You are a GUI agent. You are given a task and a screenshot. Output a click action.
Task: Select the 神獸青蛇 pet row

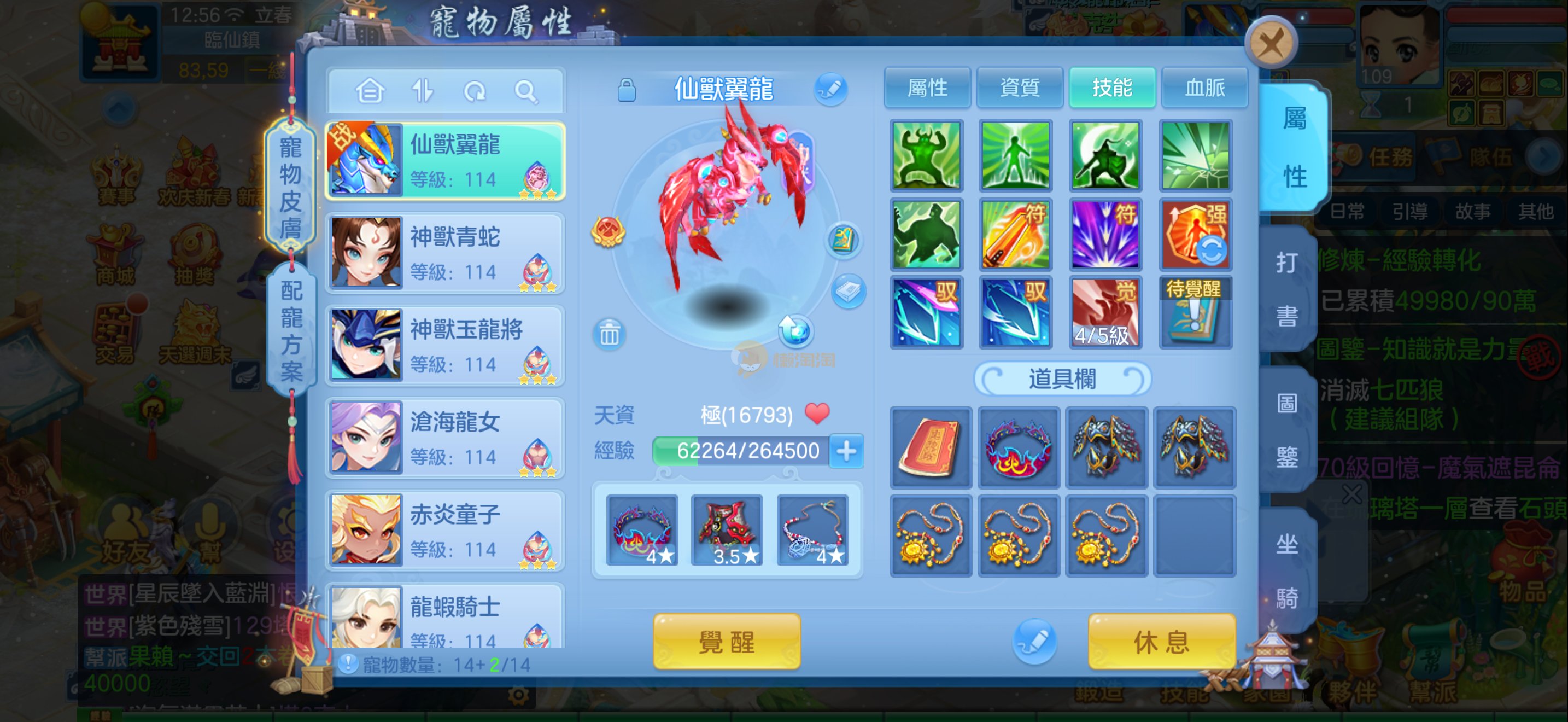click(445, 253)
